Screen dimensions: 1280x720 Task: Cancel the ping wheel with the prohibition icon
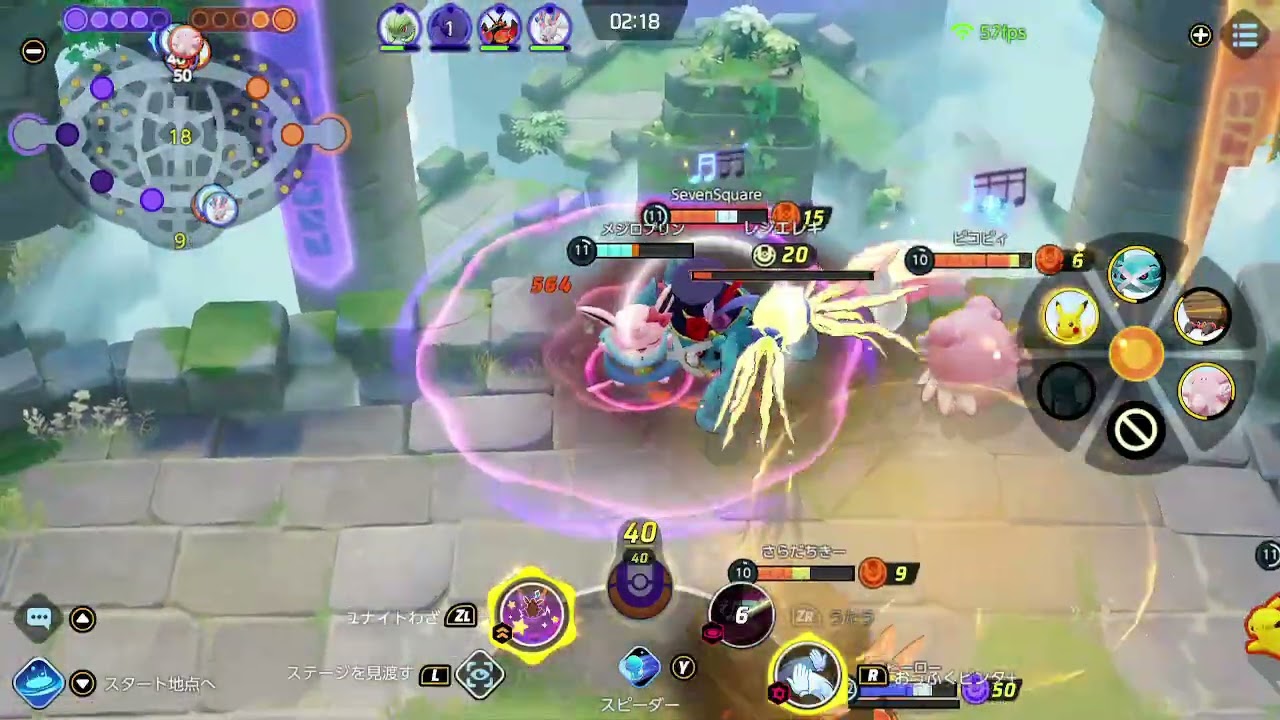1135,431
